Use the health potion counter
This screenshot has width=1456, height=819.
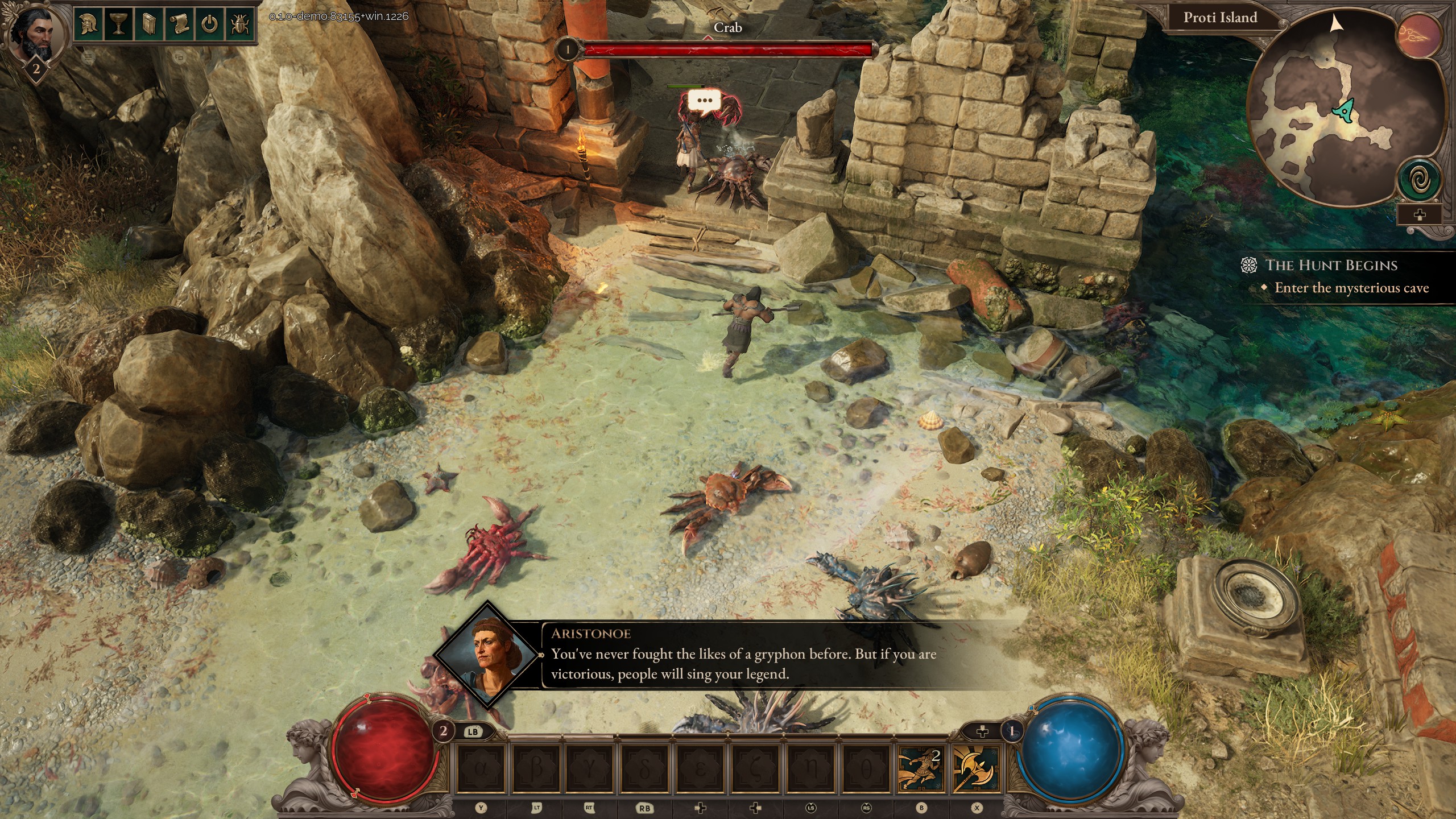click(444, 731)
